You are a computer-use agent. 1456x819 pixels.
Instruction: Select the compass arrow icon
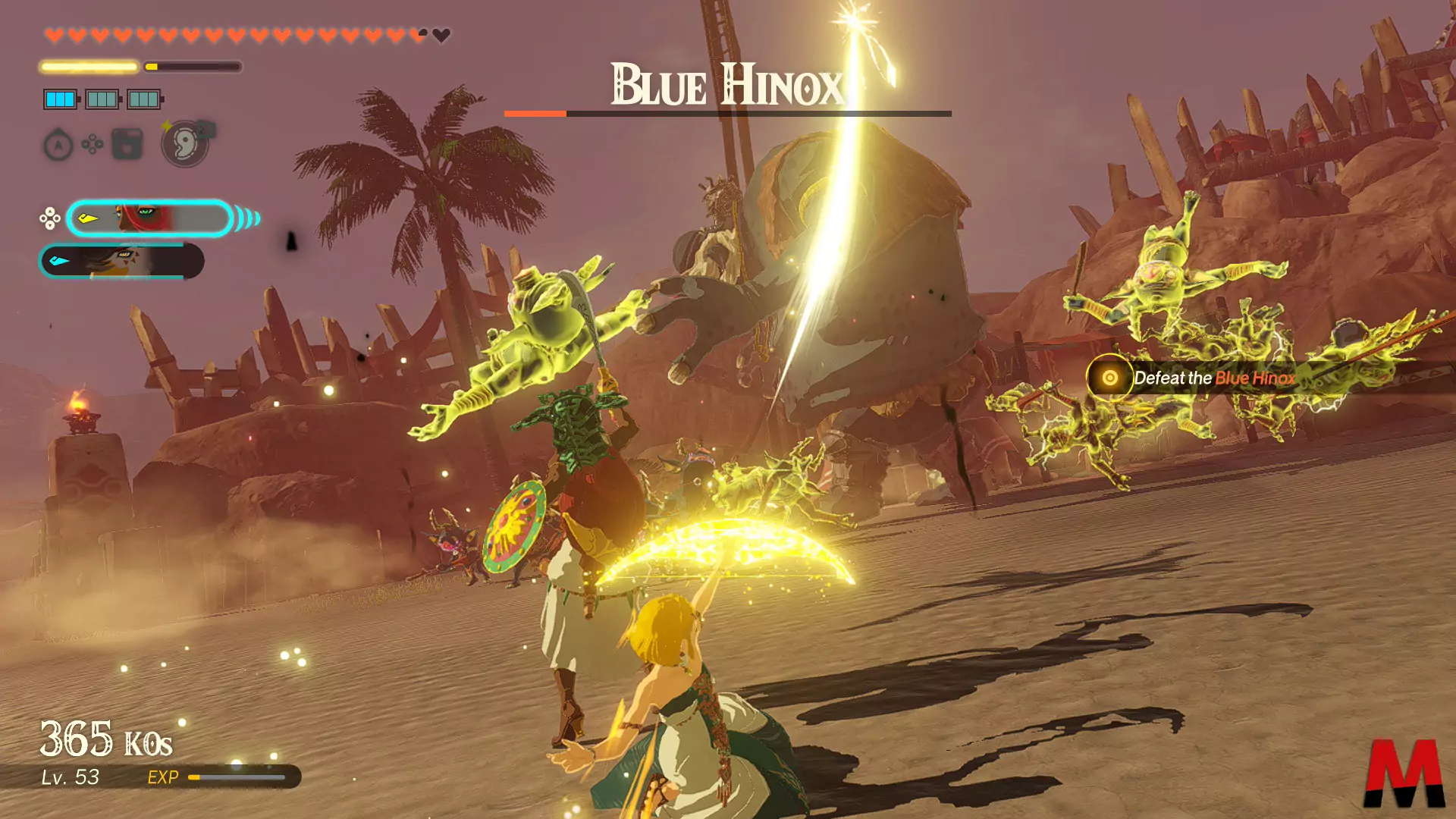click(58, 145)
